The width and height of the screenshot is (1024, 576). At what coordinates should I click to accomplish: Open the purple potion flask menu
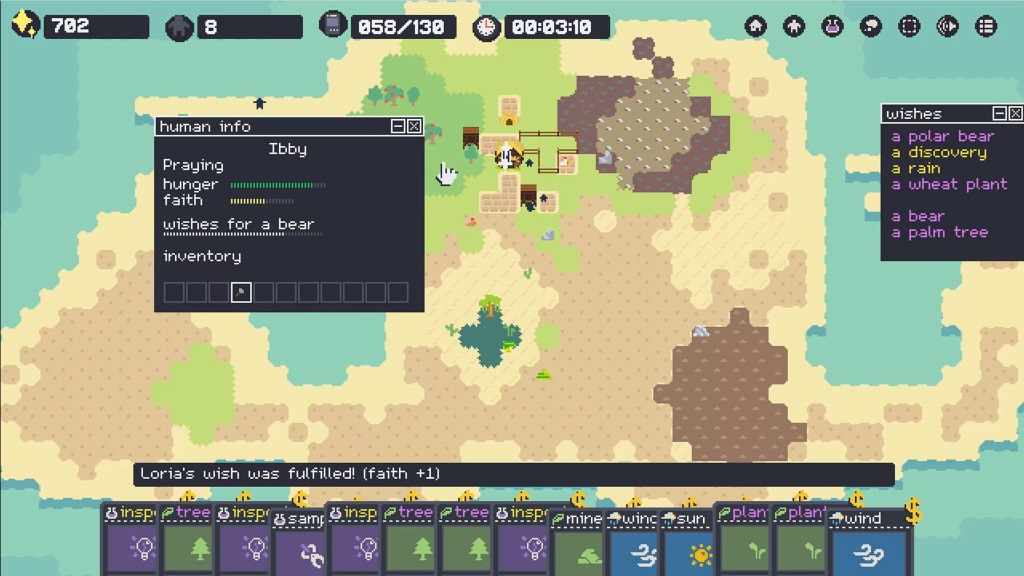point(832,26)
